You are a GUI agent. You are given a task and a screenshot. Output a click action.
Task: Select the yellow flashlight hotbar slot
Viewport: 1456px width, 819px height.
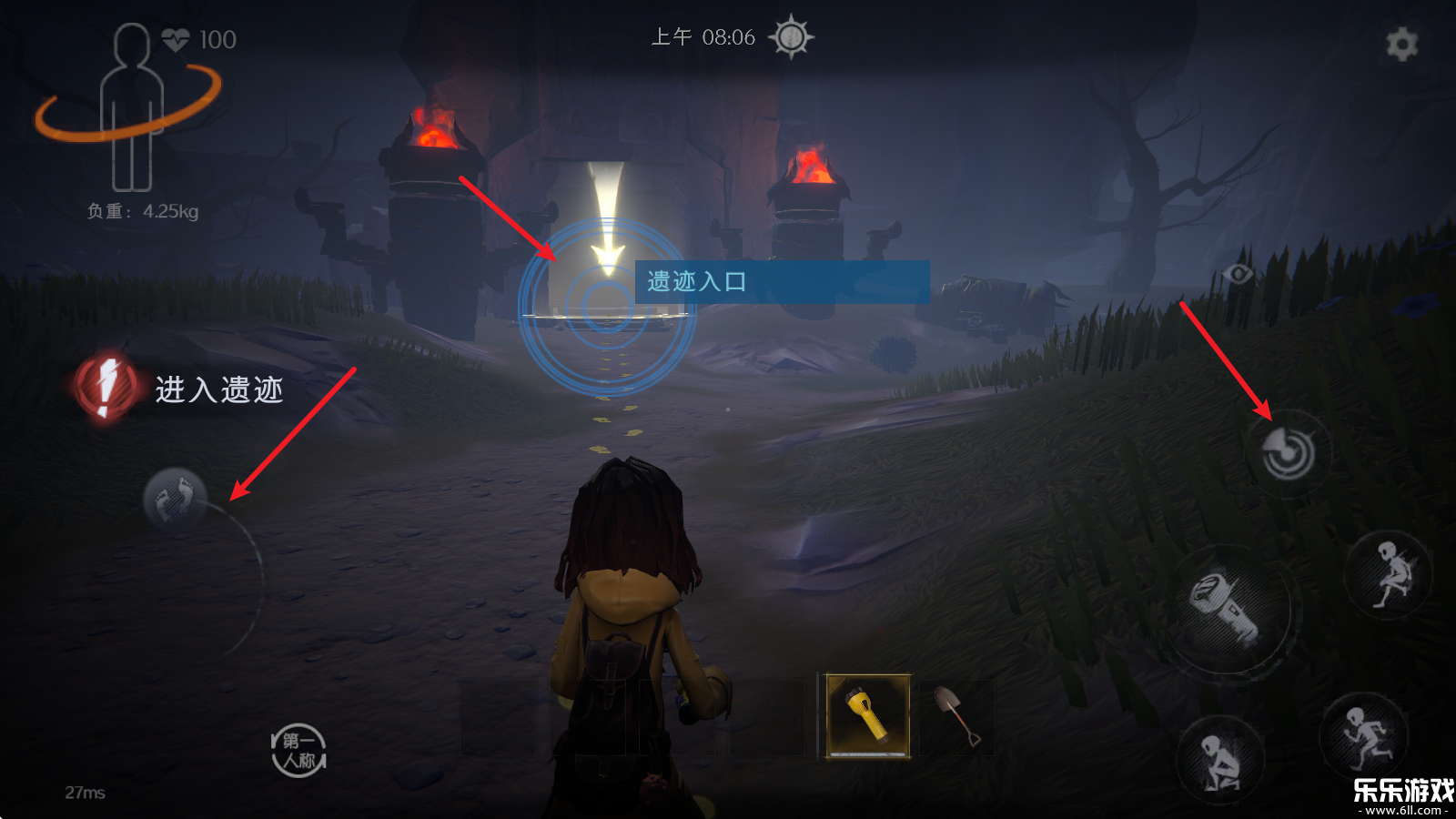867,715
